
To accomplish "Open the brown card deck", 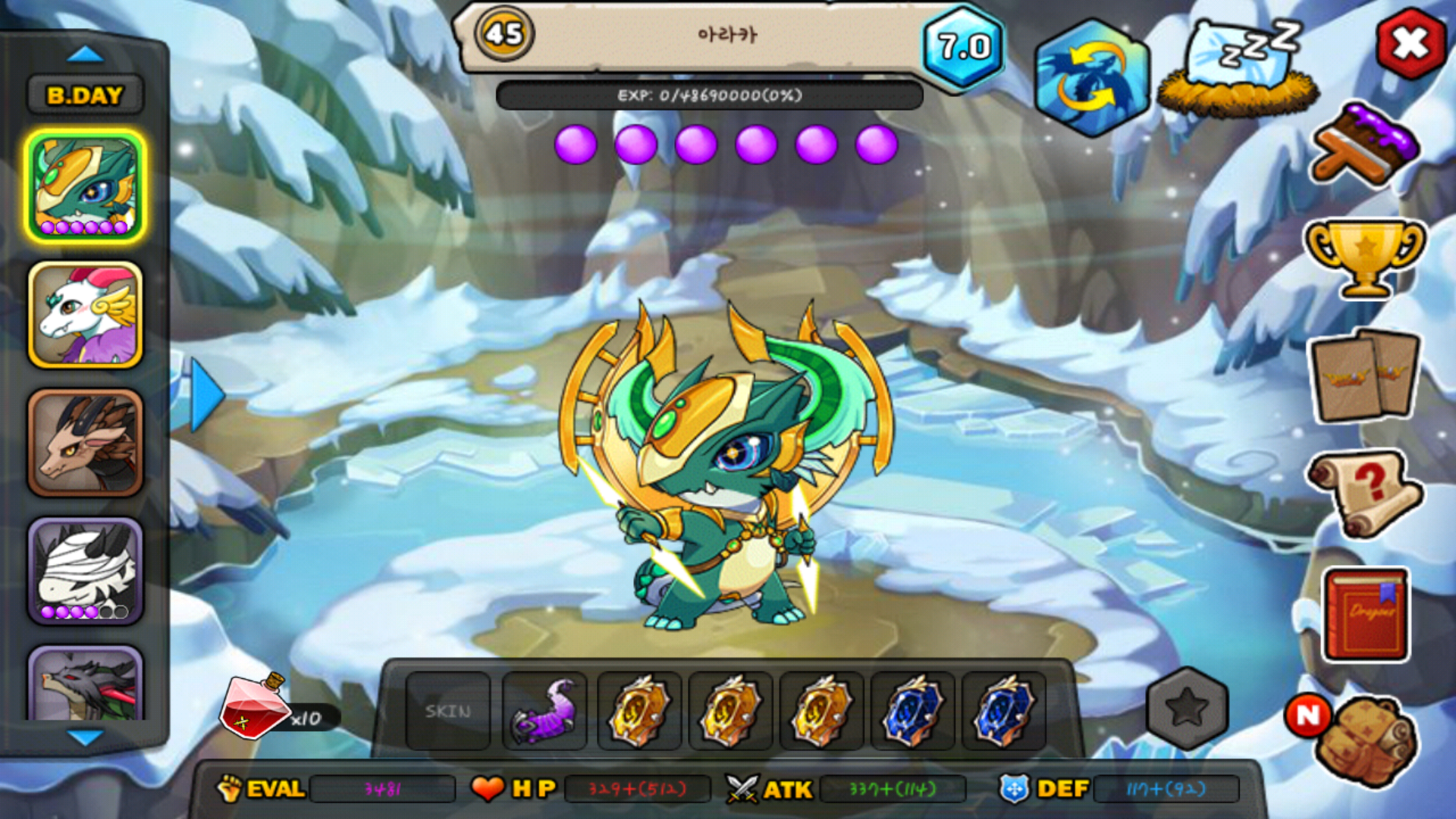I will pyautogui.click(x=1365, y=376).
